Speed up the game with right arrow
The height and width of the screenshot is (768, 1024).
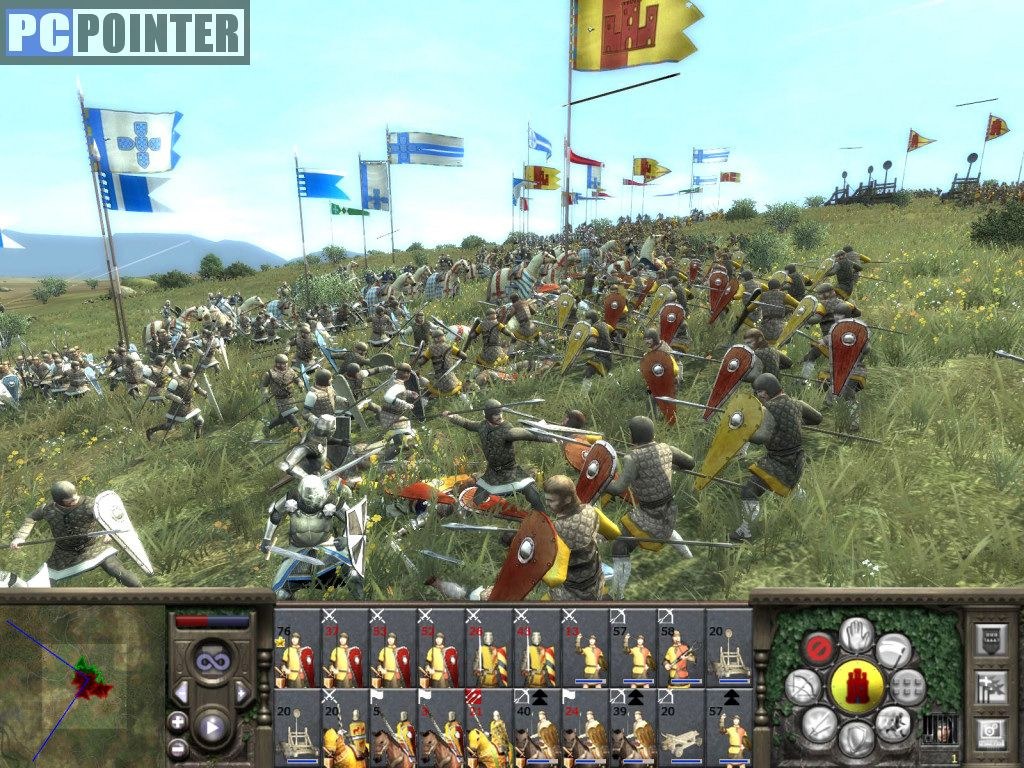point(241,692)
